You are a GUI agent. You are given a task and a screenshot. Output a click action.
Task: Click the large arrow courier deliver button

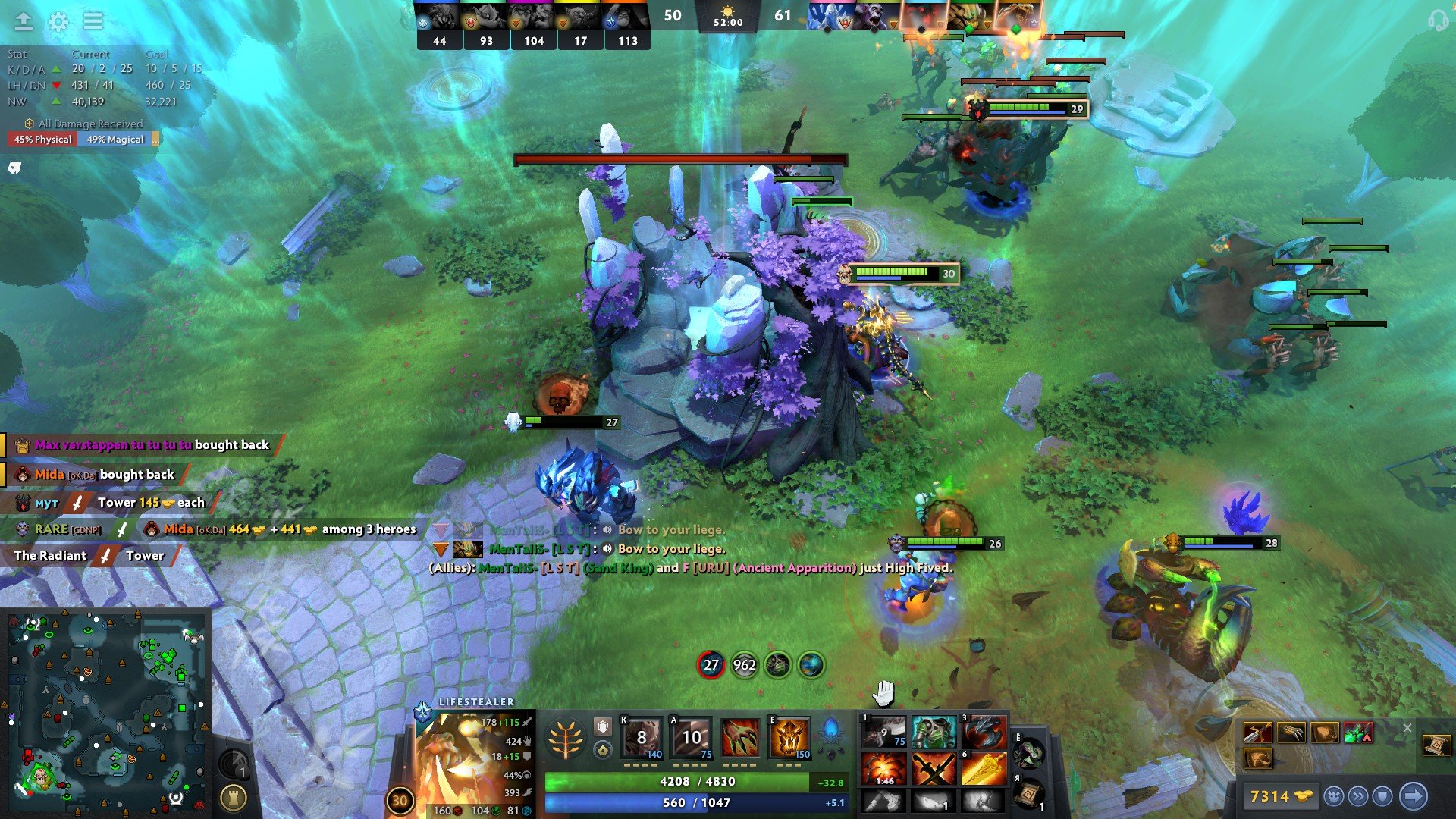click(x=1413, y=796)
